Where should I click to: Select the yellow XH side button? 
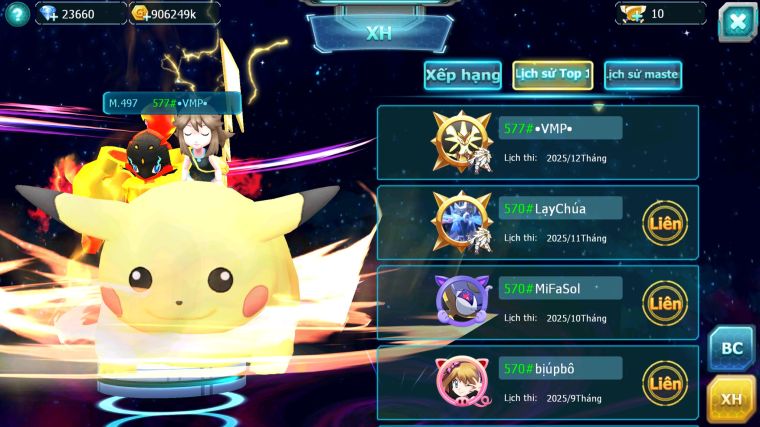point(732,399)
